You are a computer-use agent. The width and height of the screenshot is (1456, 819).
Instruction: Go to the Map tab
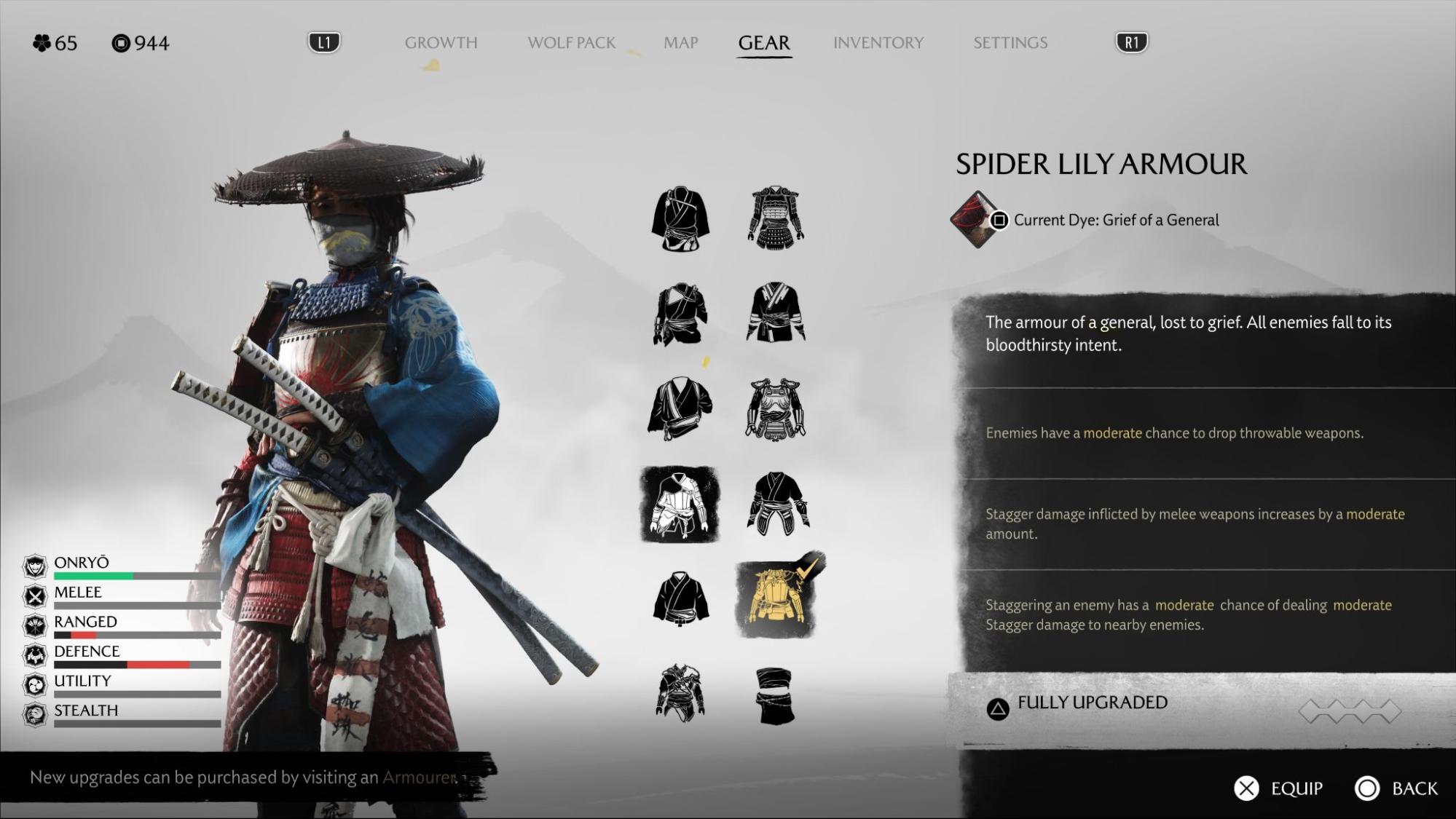pyautogui.click(x=680, y=43)
